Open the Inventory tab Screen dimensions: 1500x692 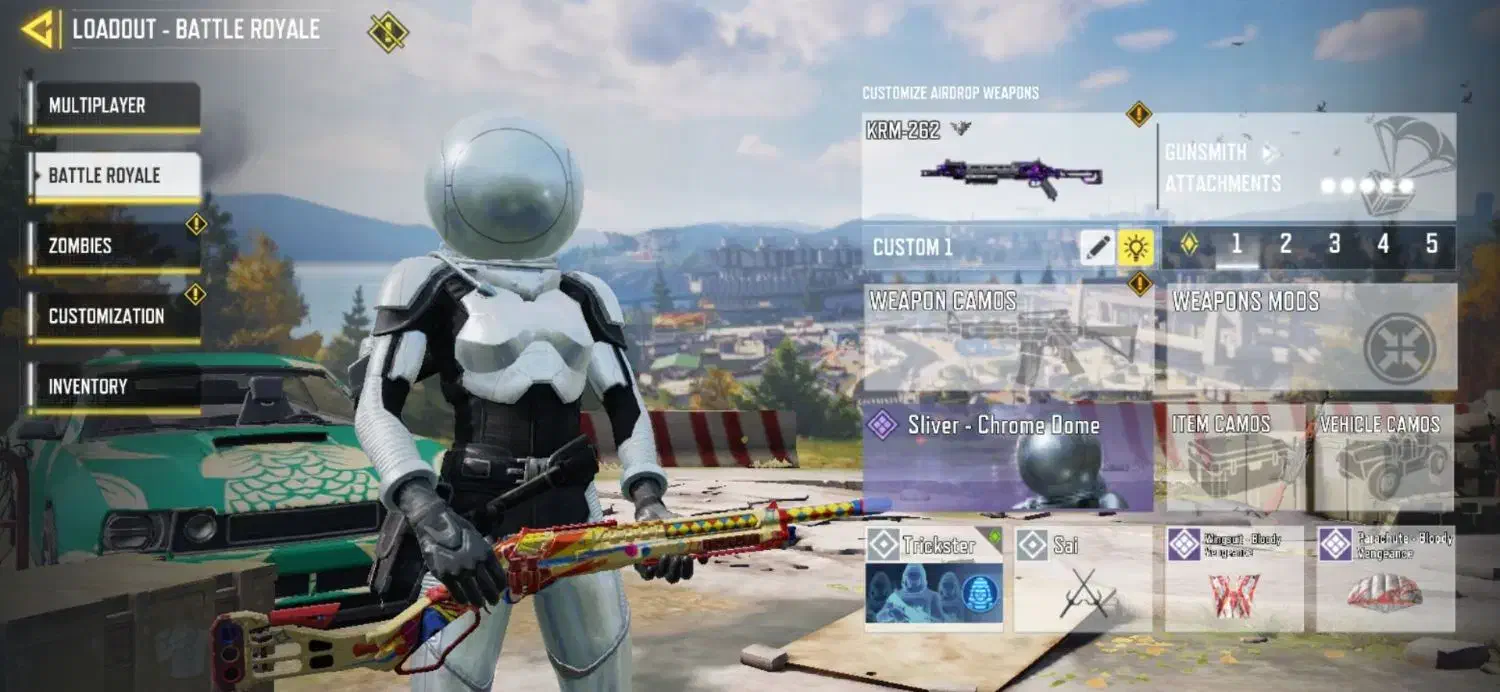tap(114, 386)
